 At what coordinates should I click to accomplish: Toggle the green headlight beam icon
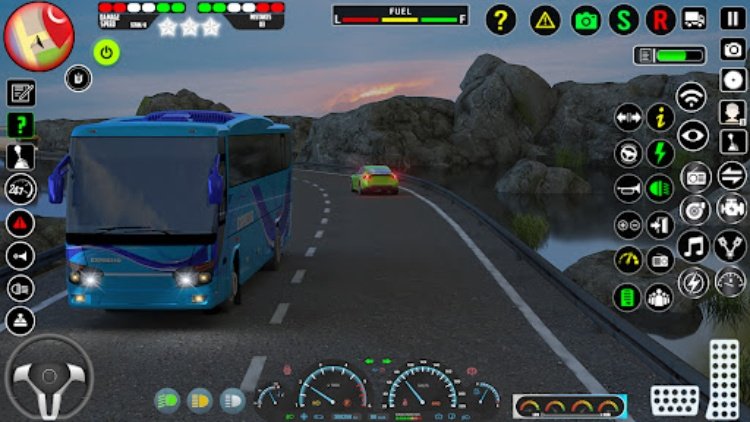pos(660,188)
